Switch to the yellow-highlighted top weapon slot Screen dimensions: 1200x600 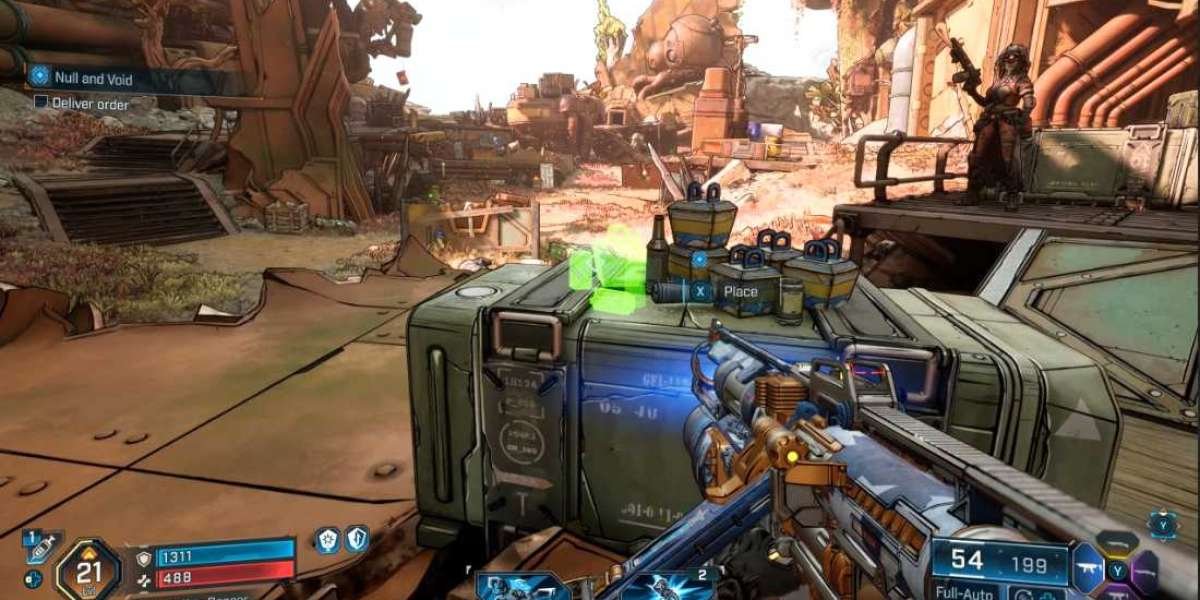[1117, 544]
